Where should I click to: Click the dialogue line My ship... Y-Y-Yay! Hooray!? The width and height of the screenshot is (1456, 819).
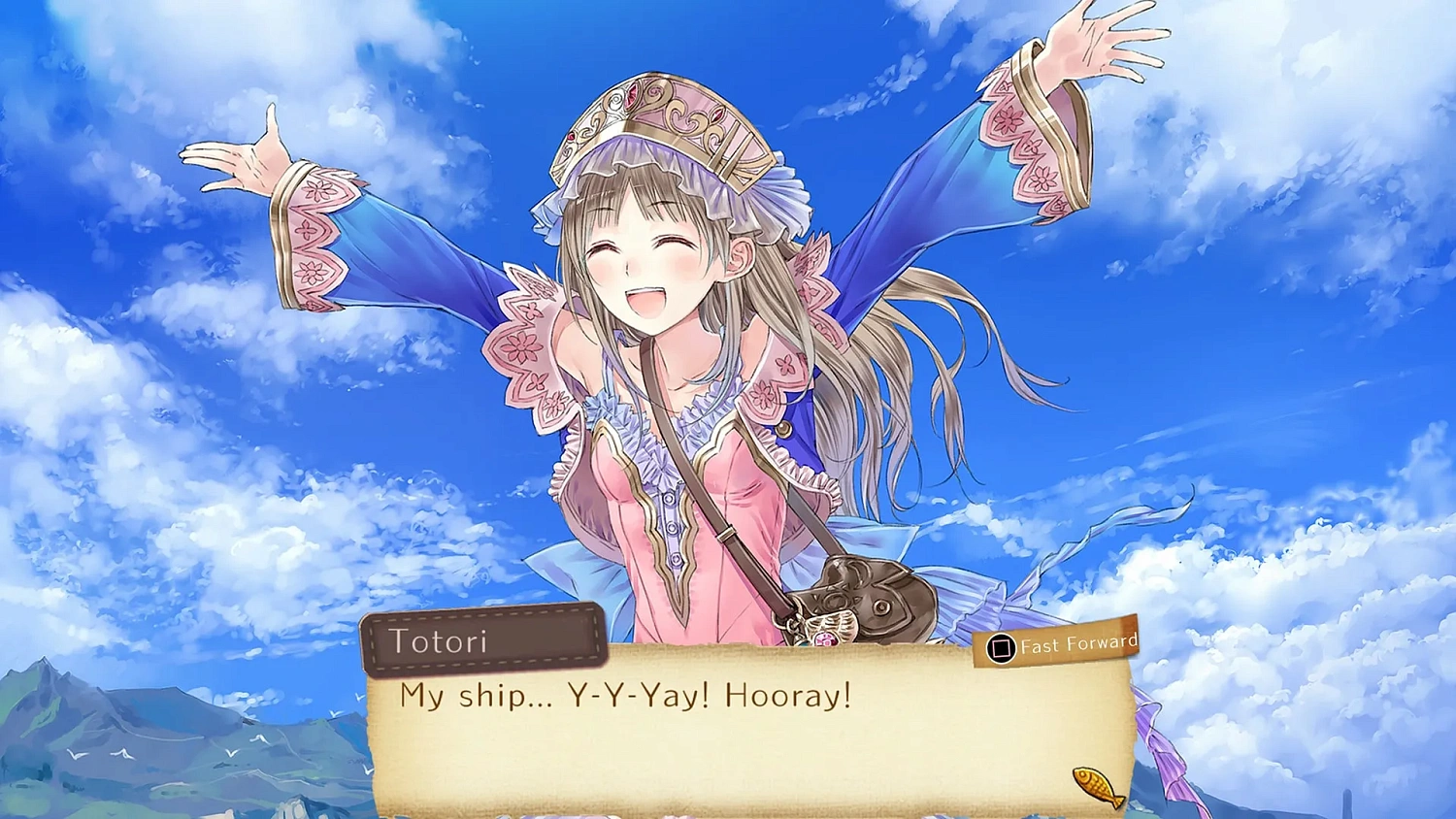[x=625, y=695]
